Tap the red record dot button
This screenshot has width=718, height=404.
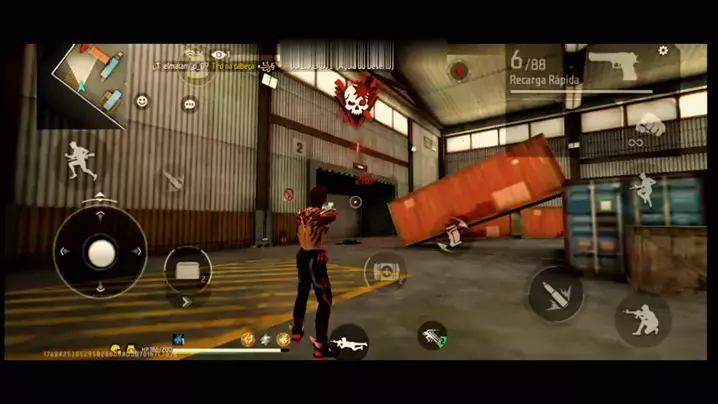(x=458, y=71)
